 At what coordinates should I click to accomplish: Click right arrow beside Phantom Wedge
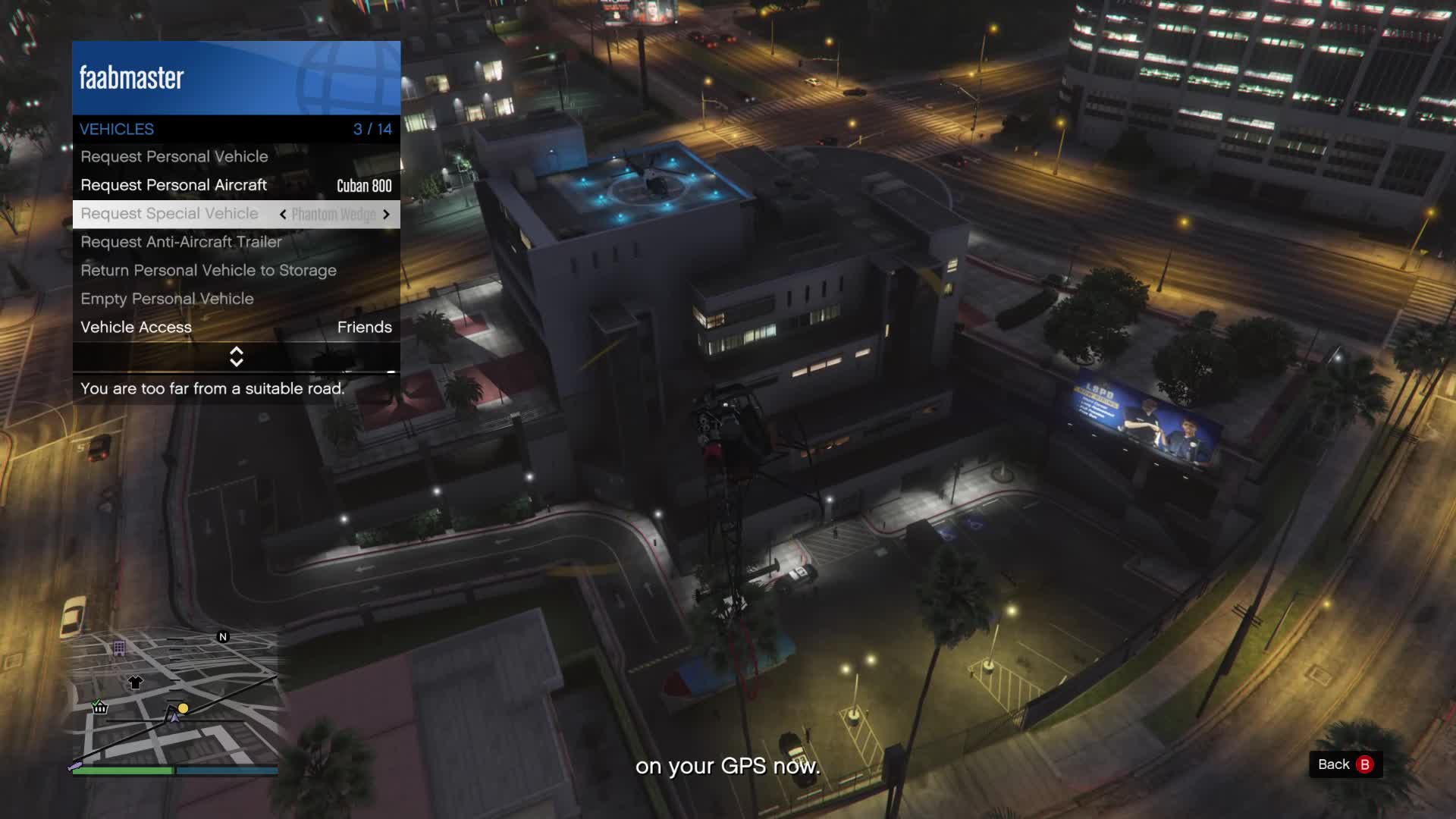pos(386,215)
